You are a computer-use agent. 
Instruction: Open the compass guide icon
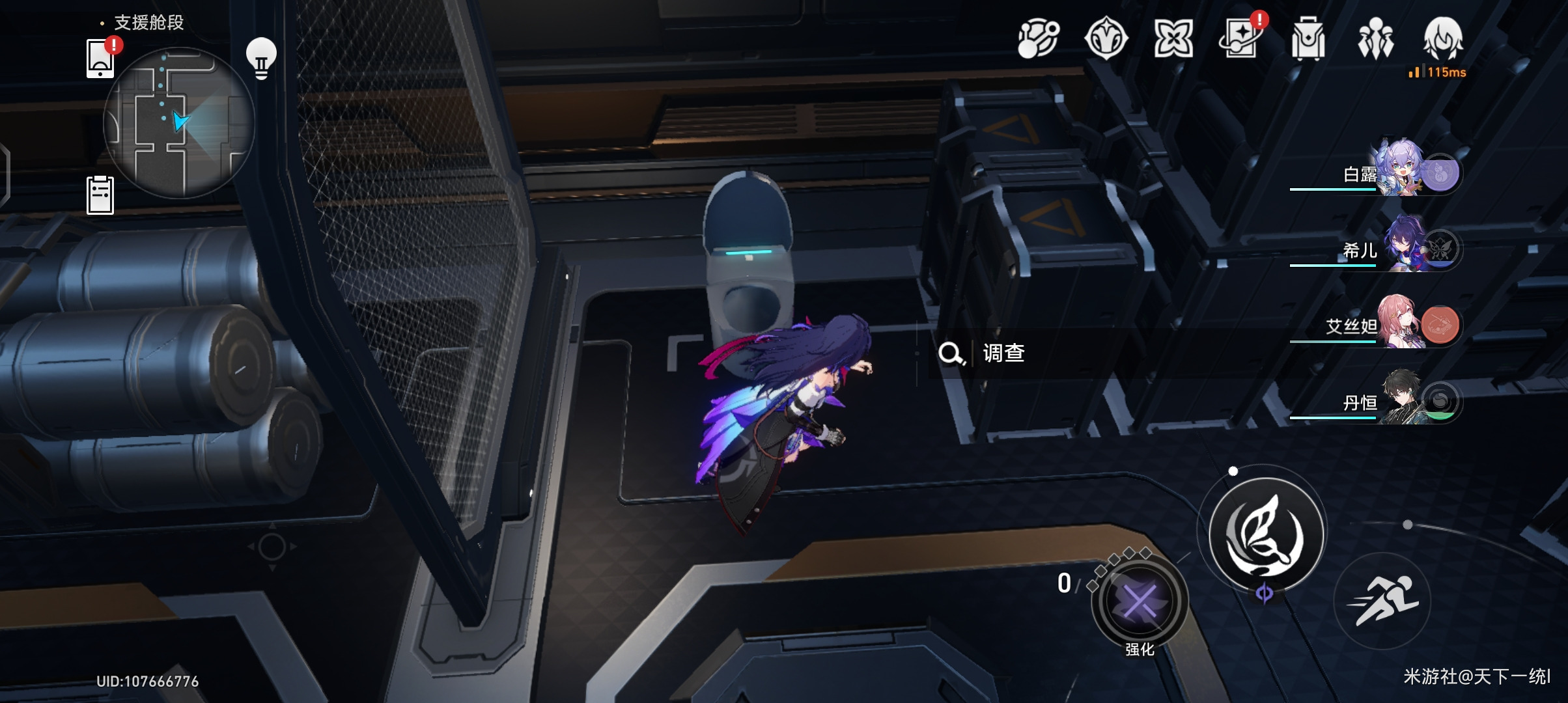click(x=1106, y=38)
